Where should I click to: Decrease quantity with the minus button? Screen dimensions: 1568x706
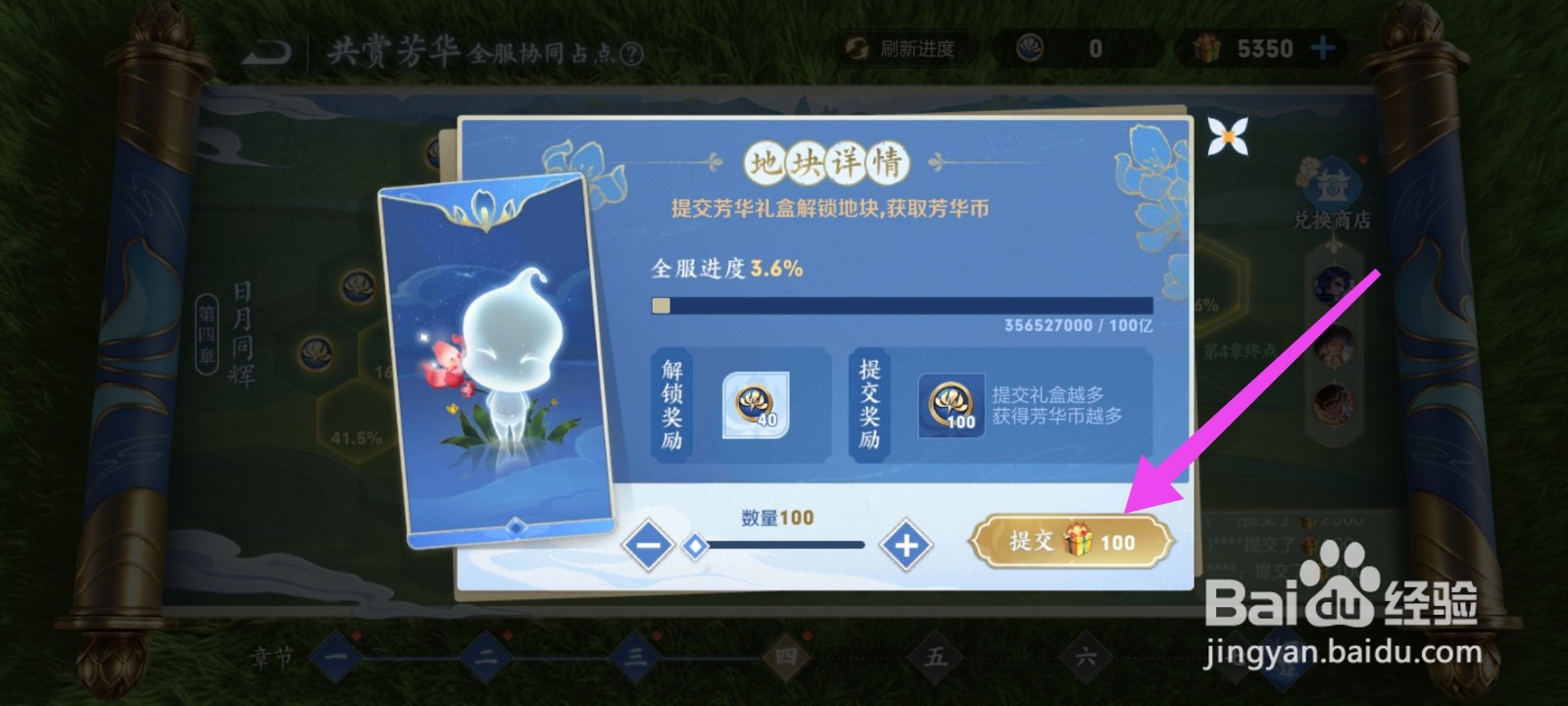[x=649, y=545]
